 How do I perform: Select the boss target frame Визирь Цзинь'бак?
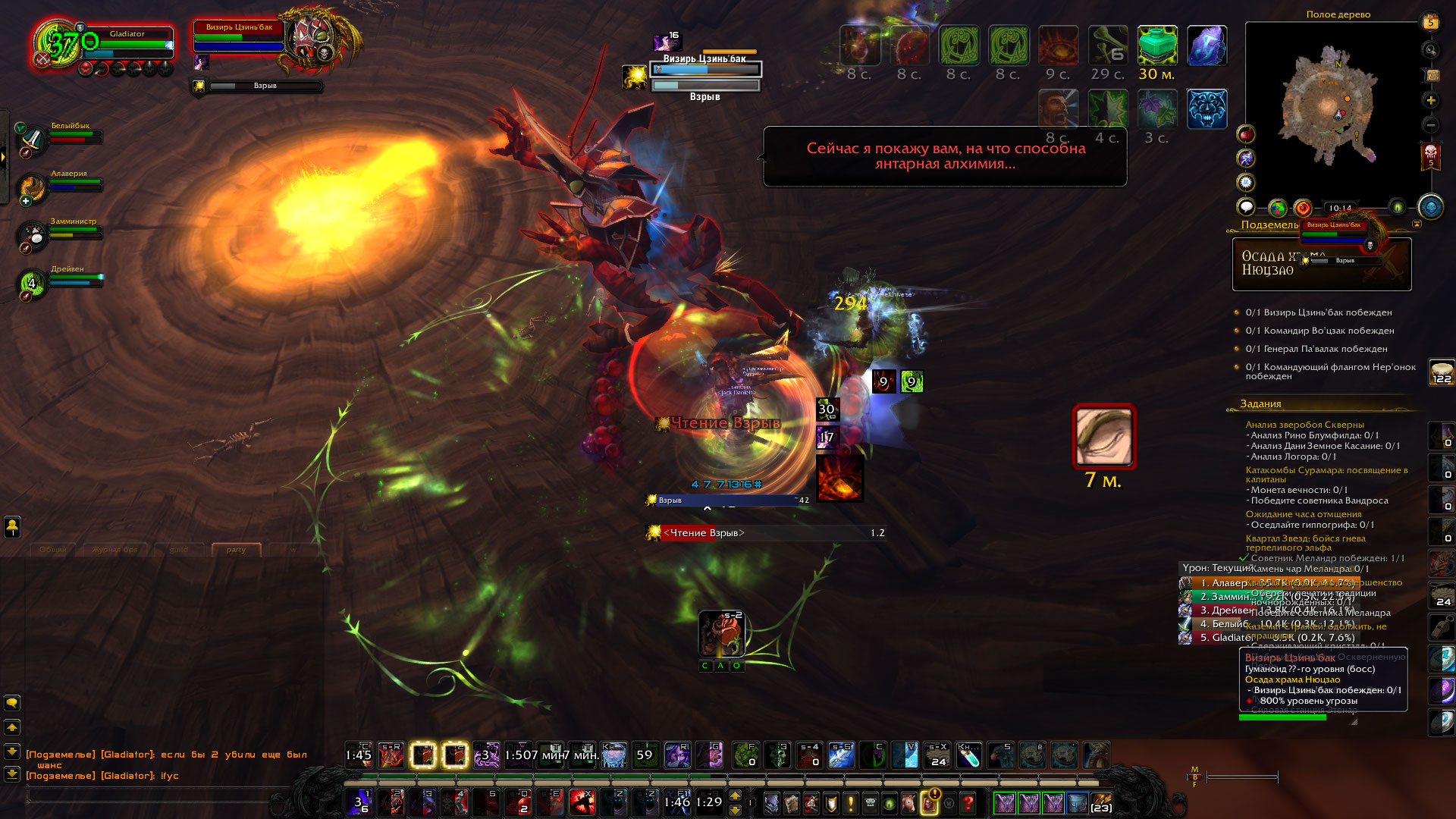[239, 38]
